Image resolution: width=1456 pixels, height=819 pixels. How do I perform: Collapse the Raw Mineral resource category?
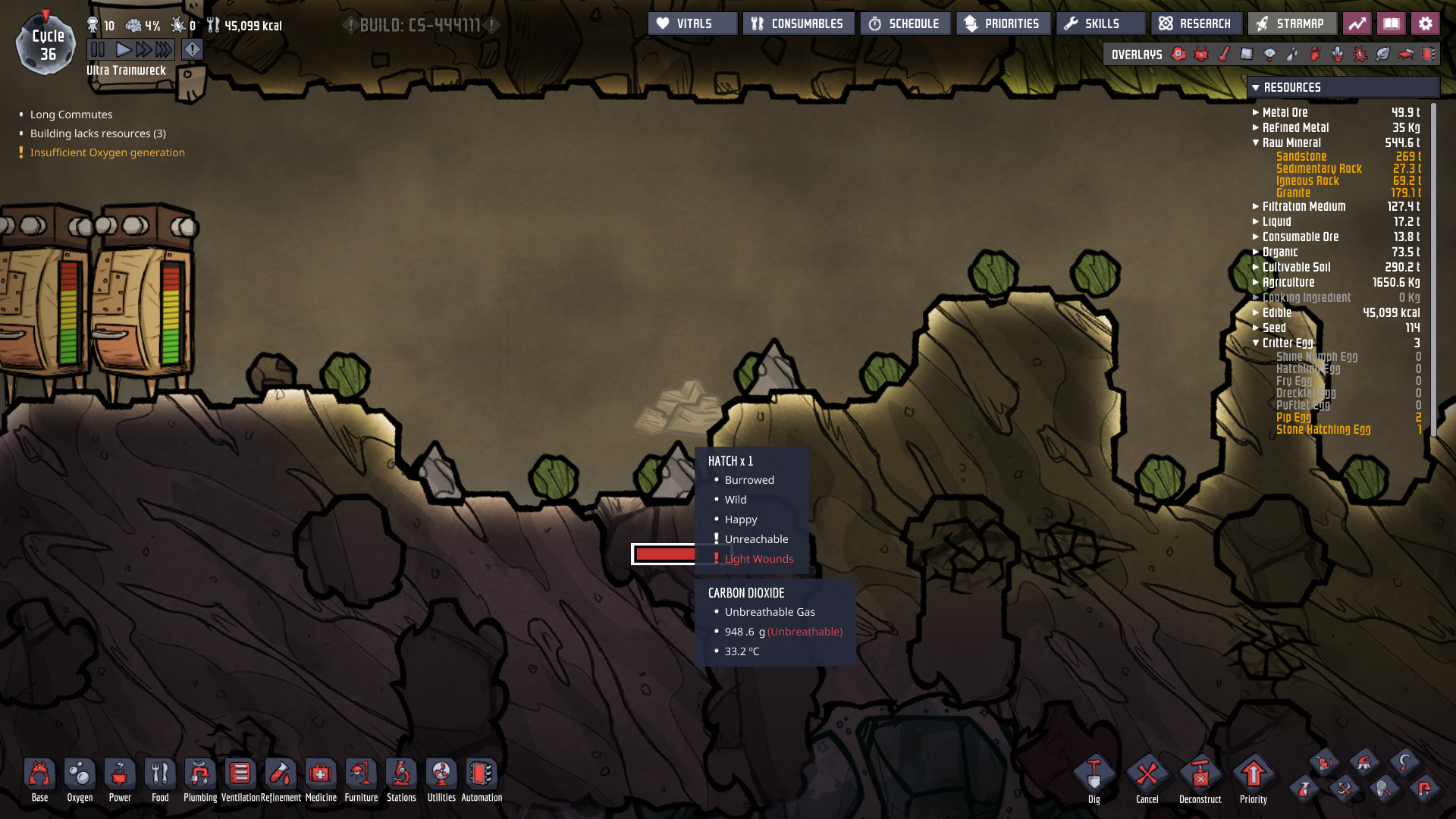tap(1256, 143)
